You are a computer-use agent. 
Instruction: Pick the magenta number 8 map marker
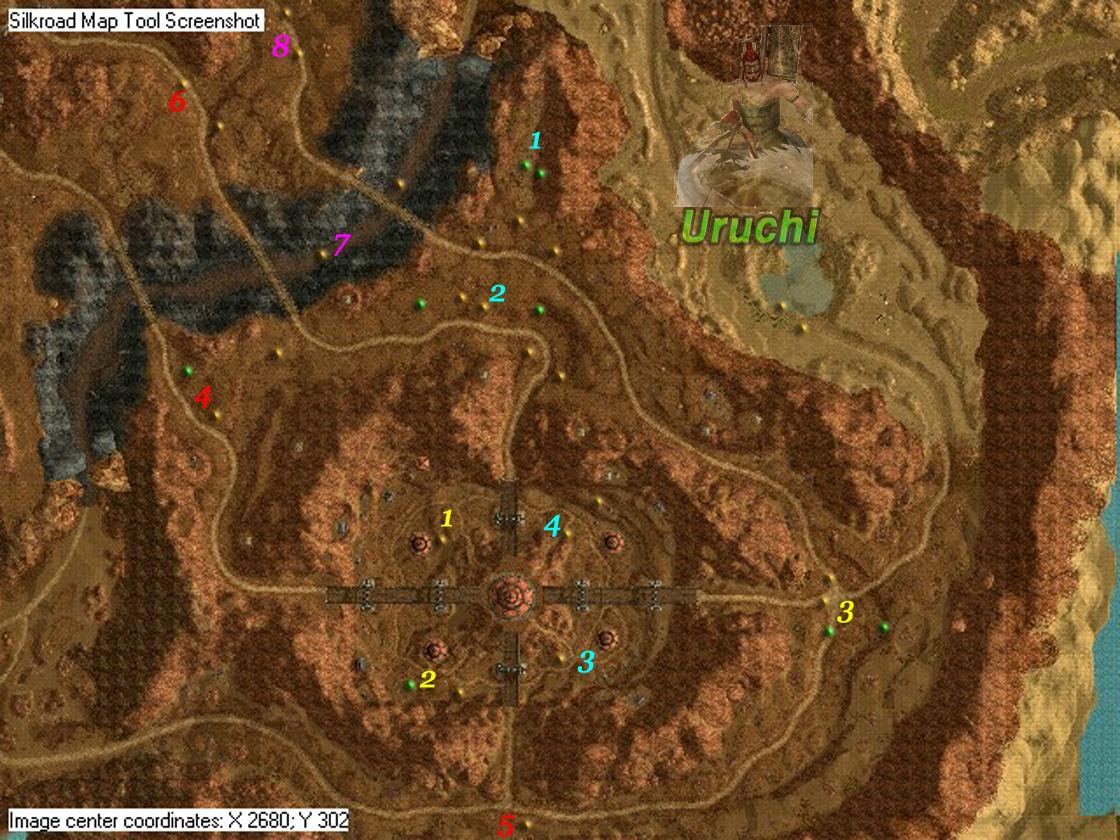[x=281, y=45]
